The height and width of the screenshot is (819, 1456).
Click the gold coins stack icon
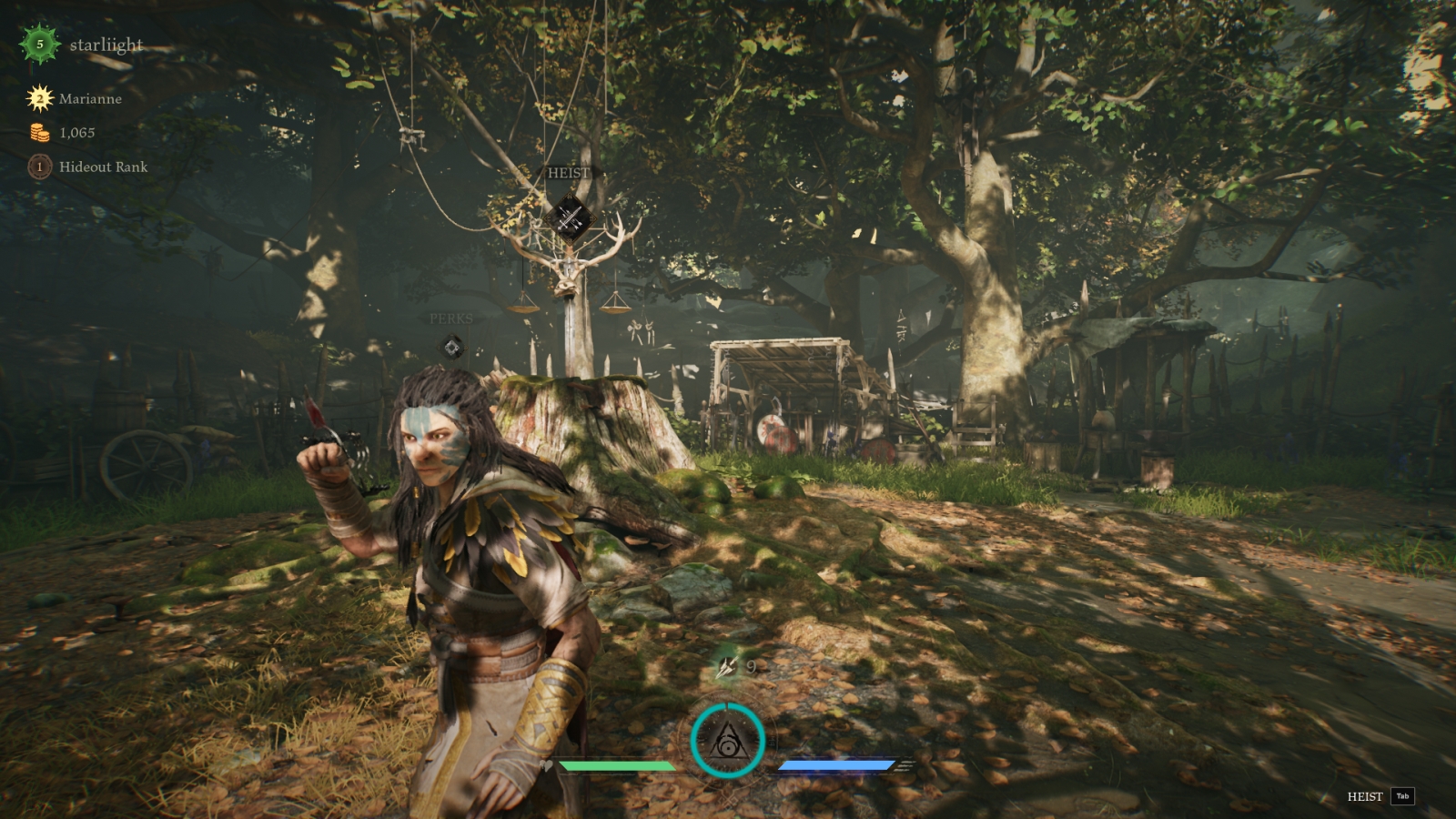click(39, 133)
